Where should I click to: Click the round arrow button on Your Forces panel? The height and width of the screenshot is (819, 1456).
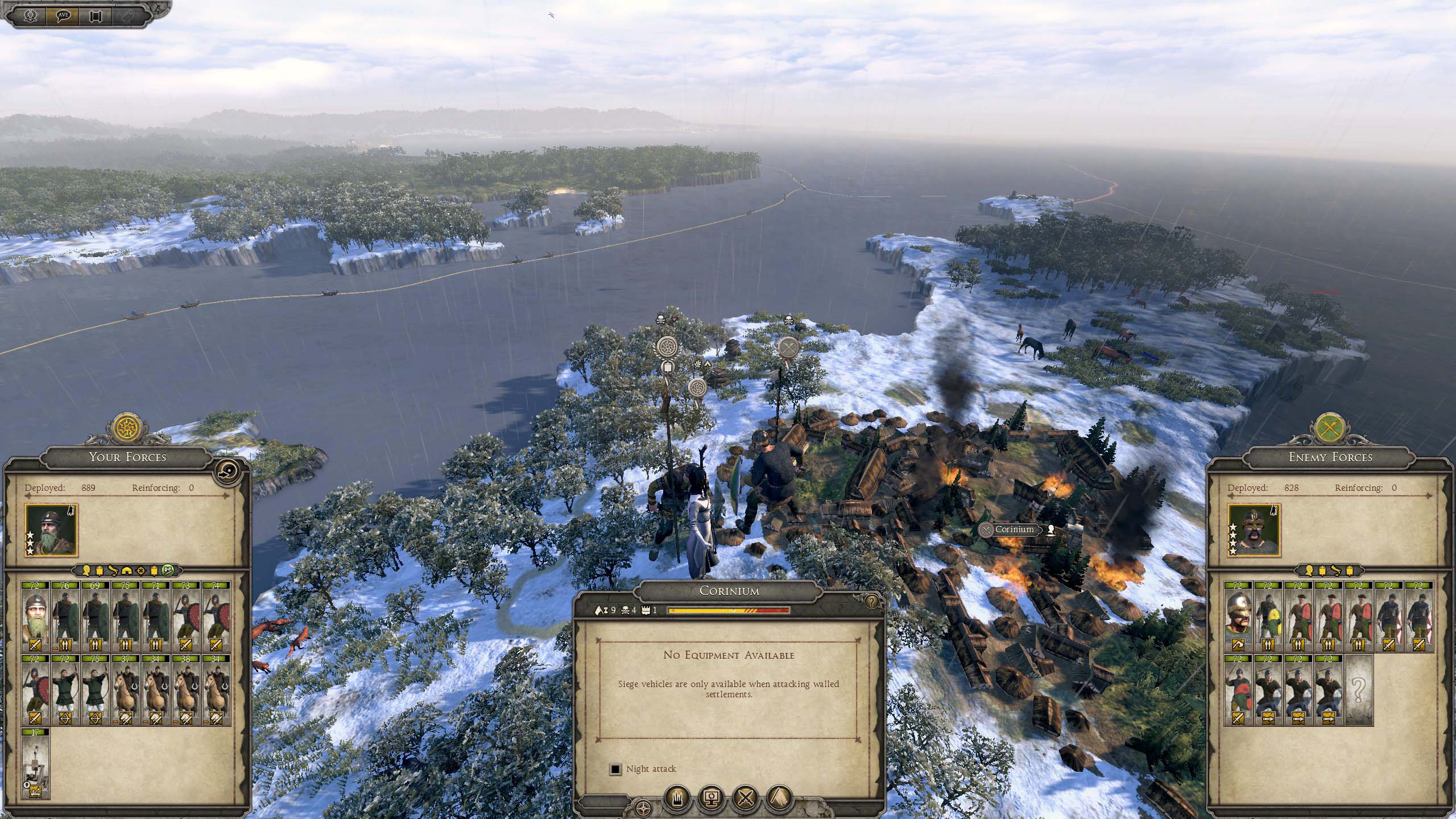tap(229, 471)
